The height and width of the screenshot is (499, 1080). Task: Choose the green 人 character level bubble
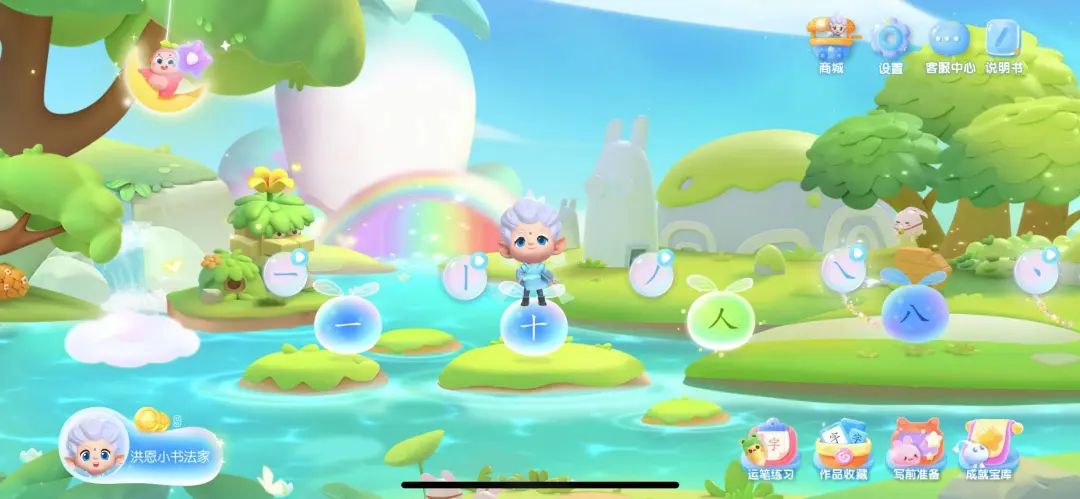(x=720, y=320)
